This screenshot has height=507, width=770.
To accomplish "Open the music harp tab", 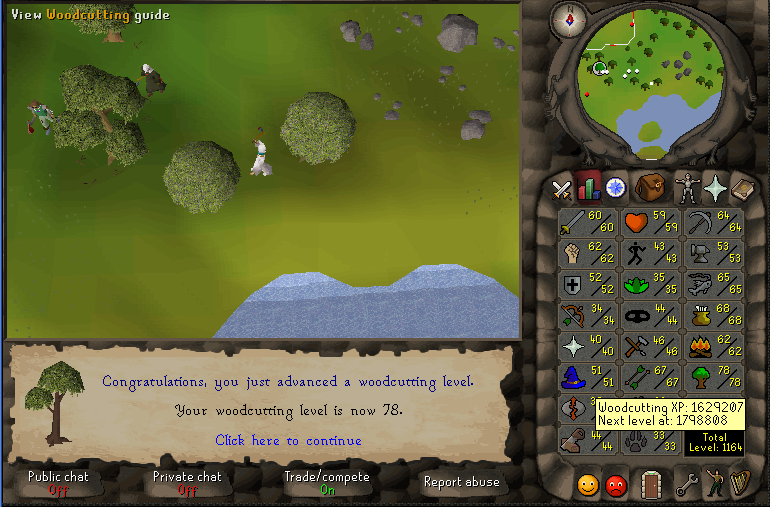I will click(744, 486).
